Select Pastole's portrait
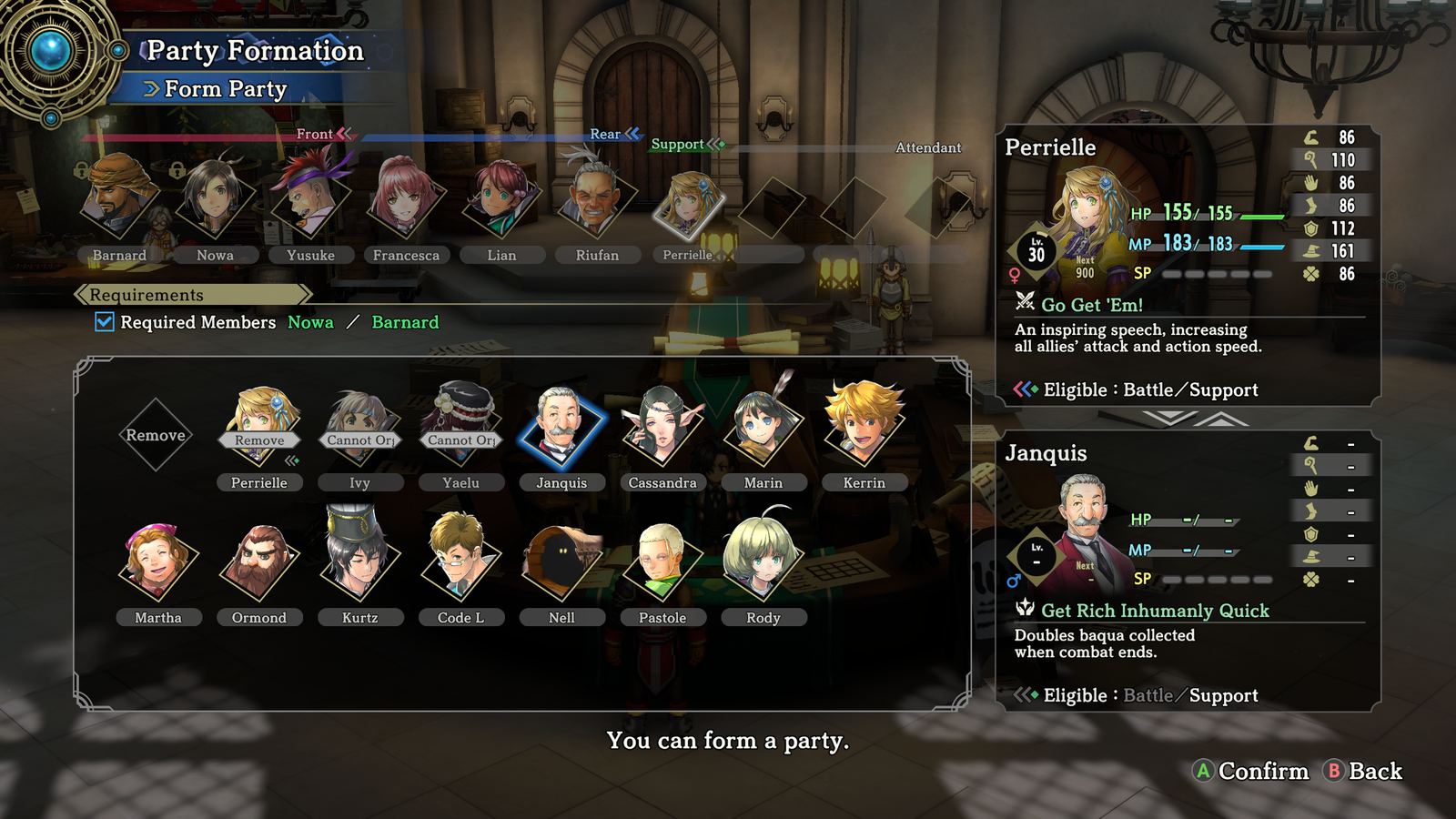 coord(662,564)
